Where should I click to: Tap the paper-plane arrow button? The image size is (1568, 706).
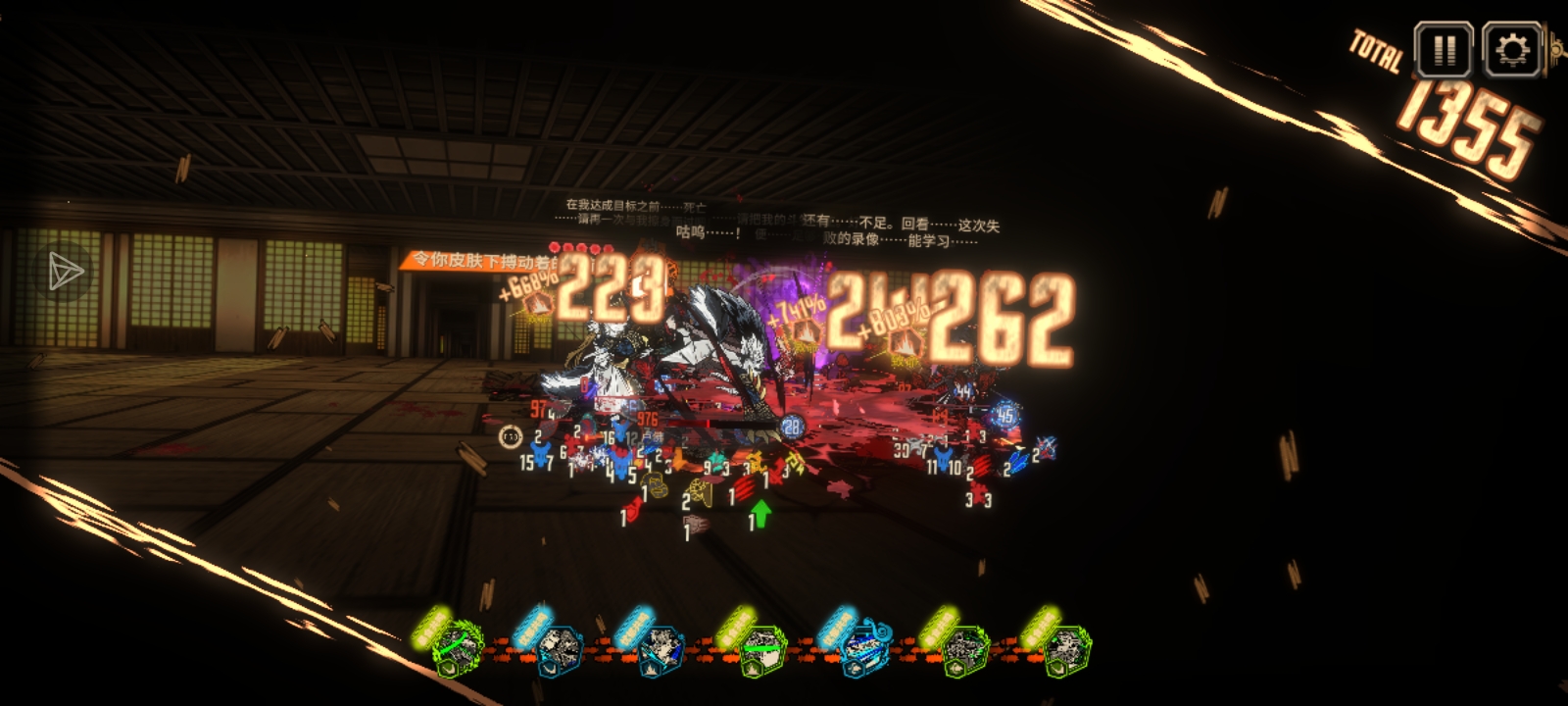coord(66,272)
